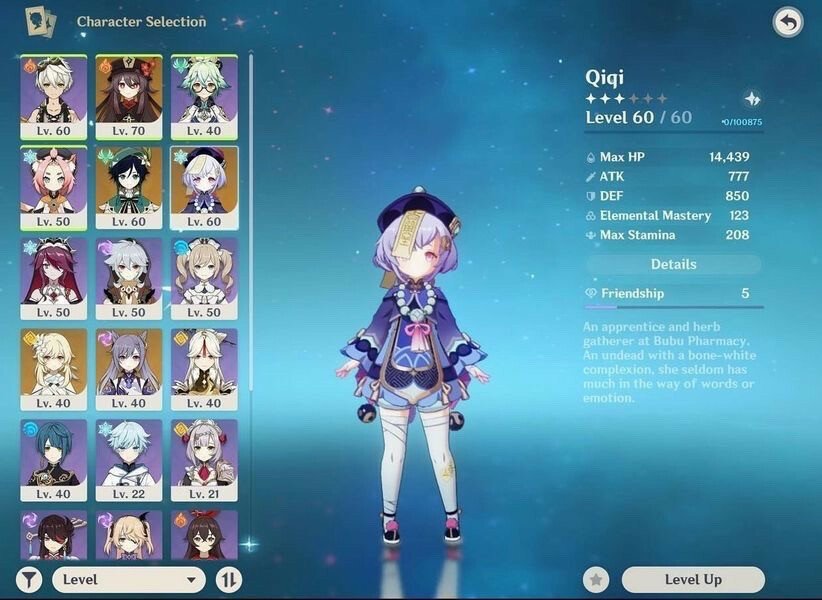The width and height of the screenshot is (822, 600).
Task: Open the character filter funnel
Action: (30, 579)
